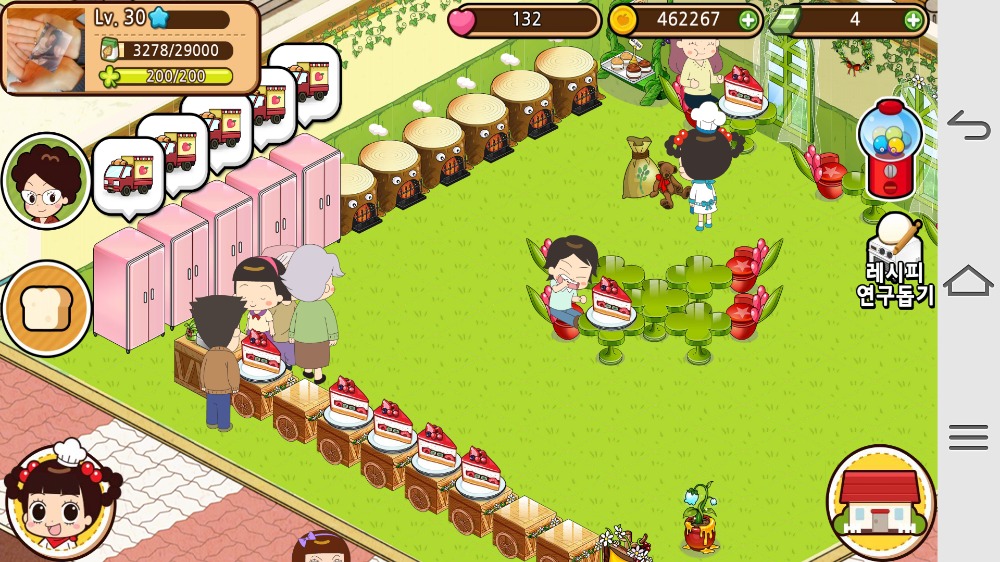
Task: Open the player profile photo
Action: 45,49
